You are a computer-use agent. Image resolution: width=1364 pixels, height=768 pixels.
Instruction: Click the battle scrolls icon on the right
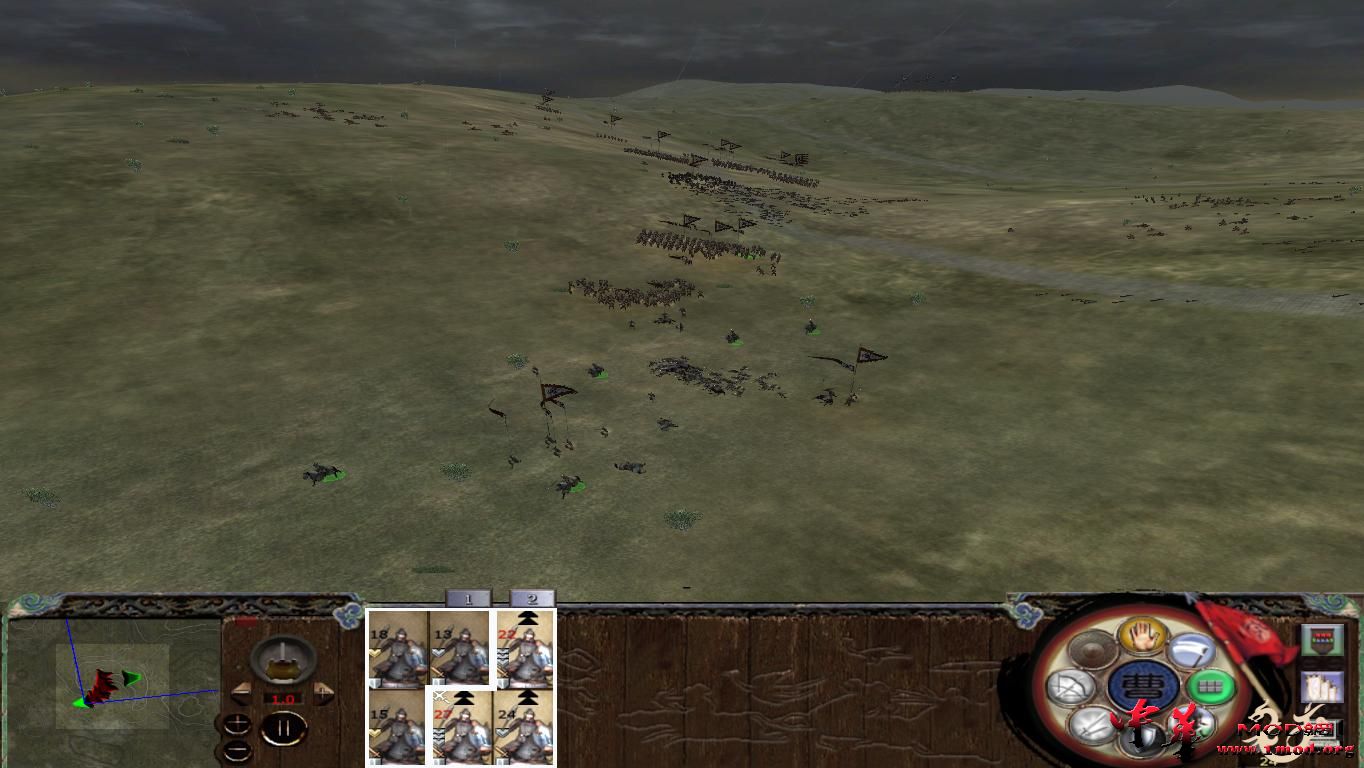pyautogui.click(x=1322, y=686)
